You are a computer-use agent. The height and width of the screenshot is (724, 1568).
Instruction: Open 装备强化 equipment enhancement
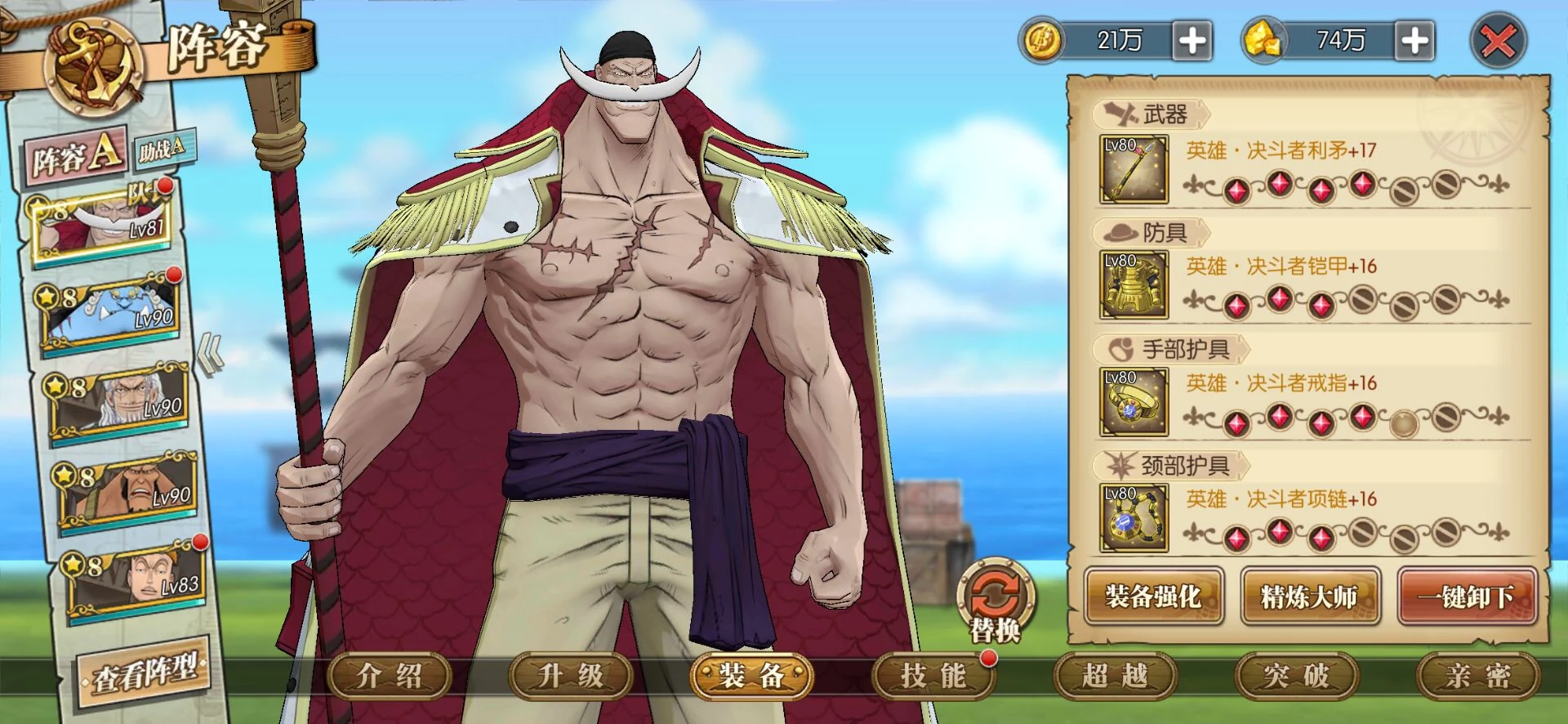coord(1153,597)
